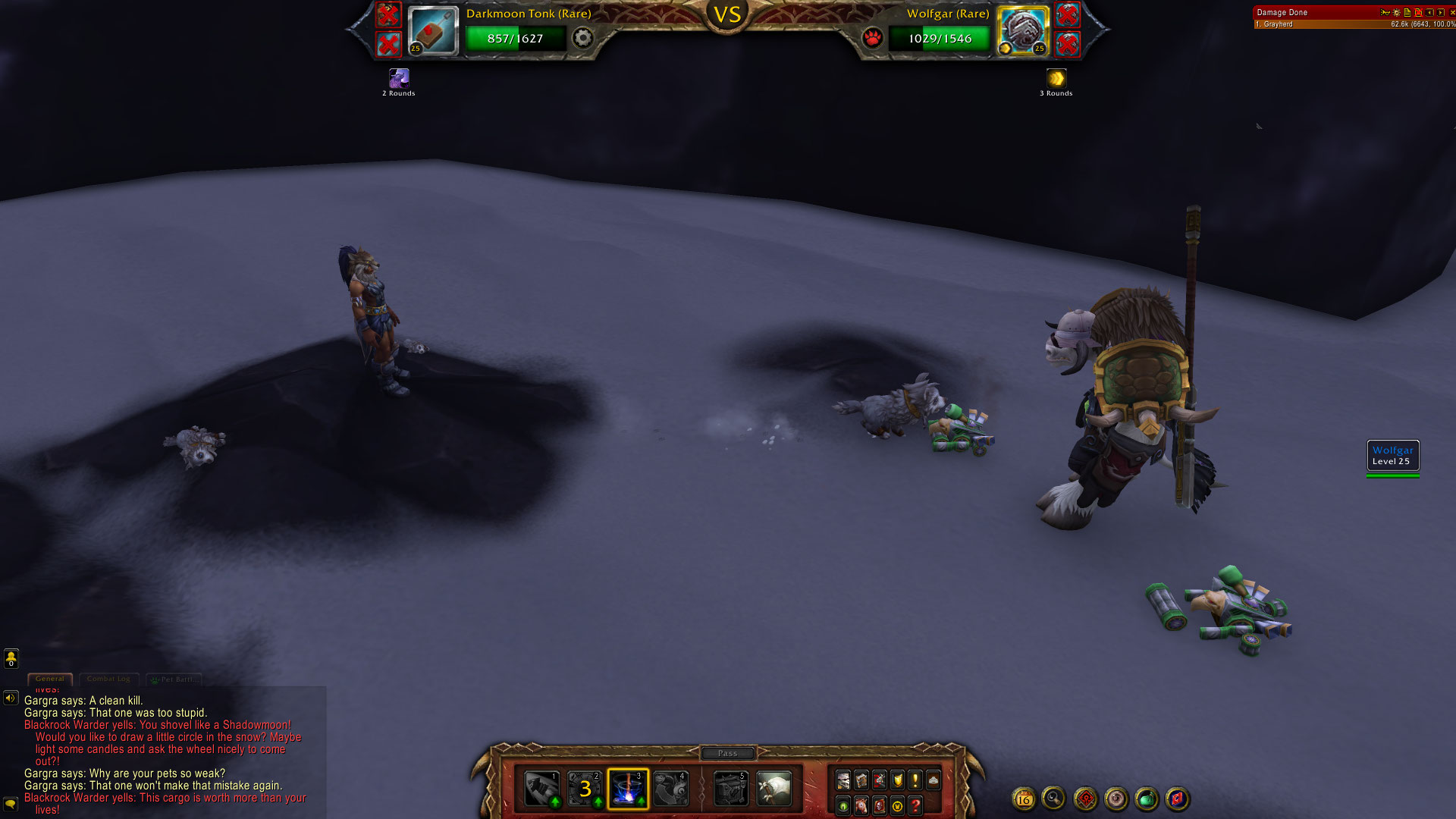Close the Damage Done meter window
This screenshot has height=819, width=1456.
(1452, 12)
